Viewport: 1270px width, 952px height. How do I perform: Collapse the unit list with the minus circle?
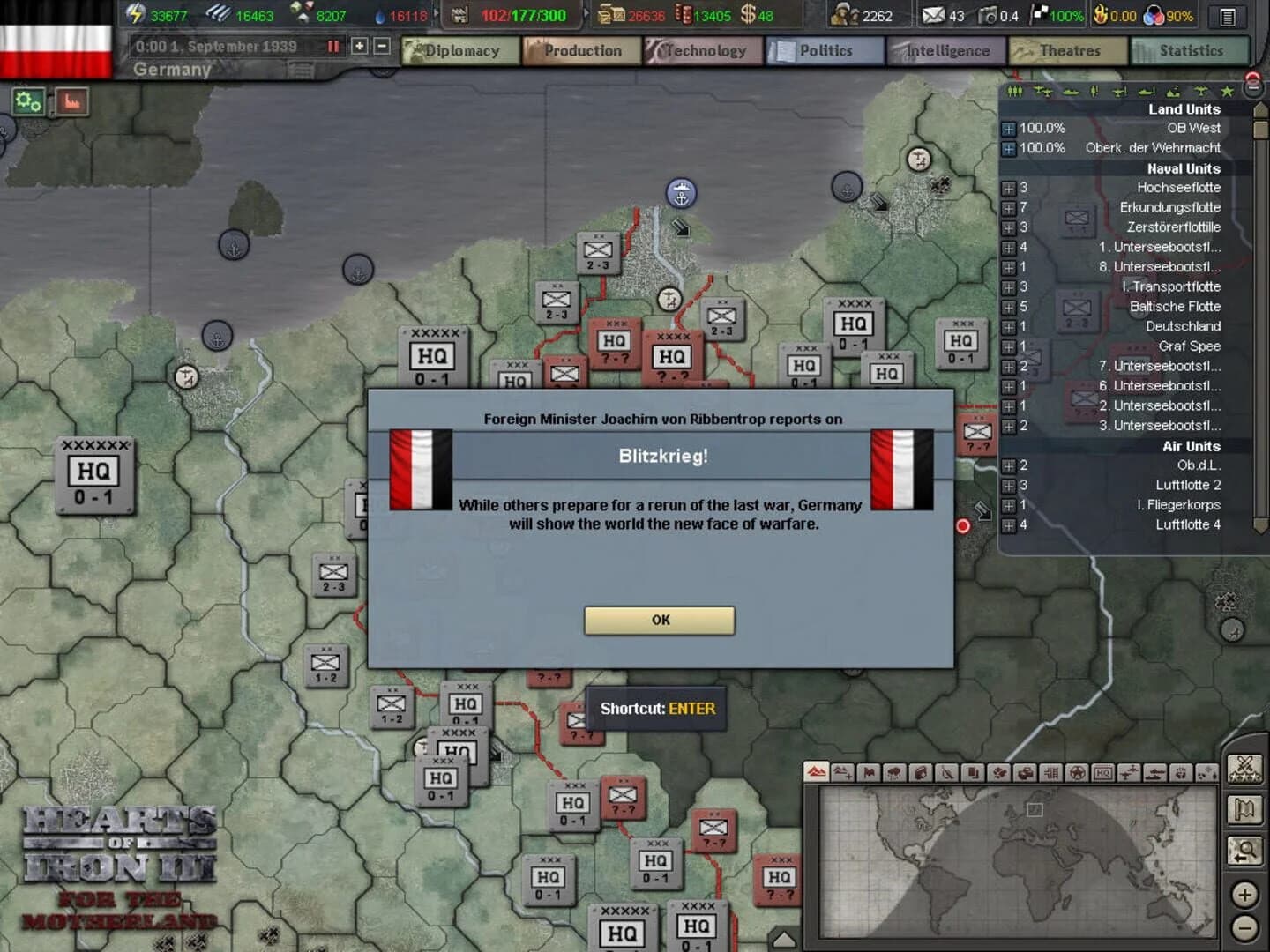tap(1253, 88)
